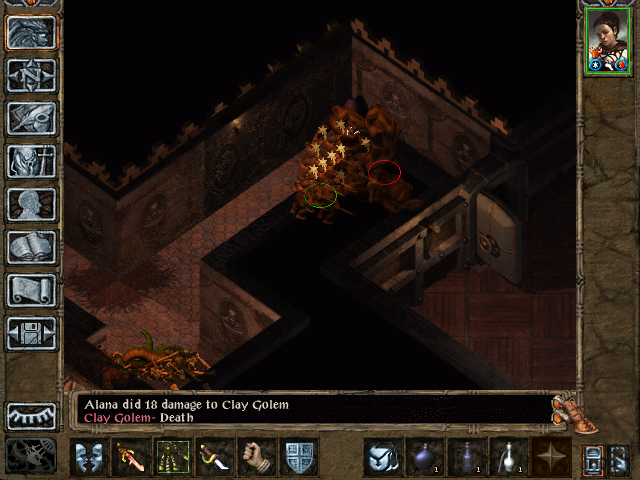Image resolution: width=640 pixels, height=480 pixels.
Task: Show the character record sheet
Action: click(31, 205)
